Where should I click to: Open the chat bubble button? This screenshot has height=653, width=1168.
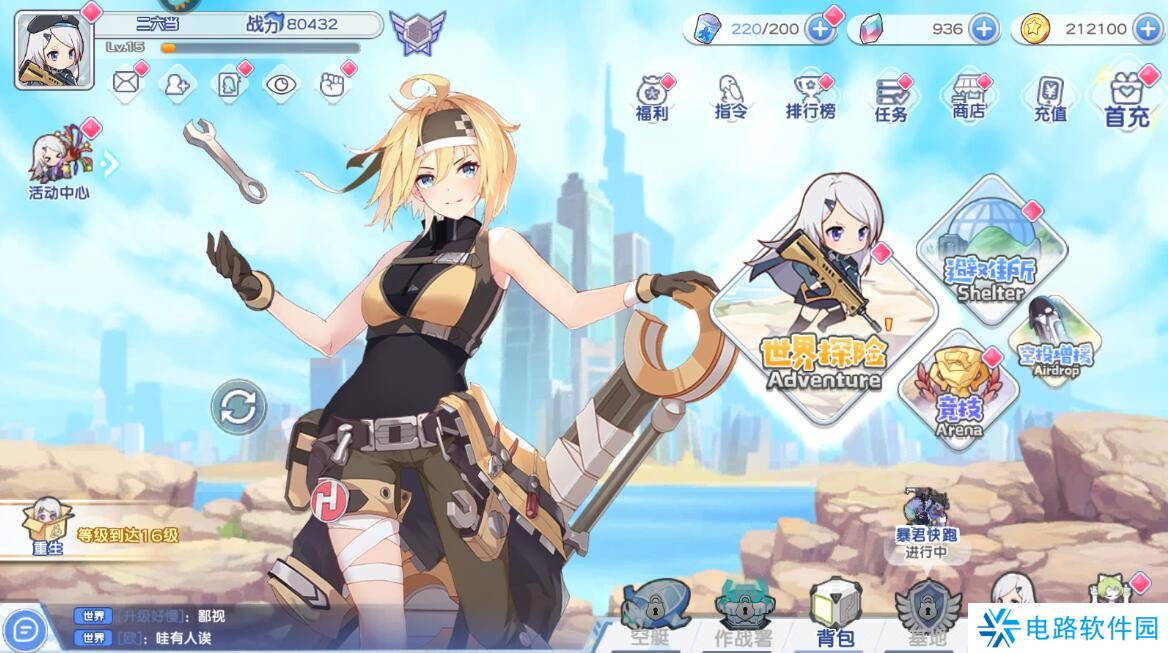27,629
